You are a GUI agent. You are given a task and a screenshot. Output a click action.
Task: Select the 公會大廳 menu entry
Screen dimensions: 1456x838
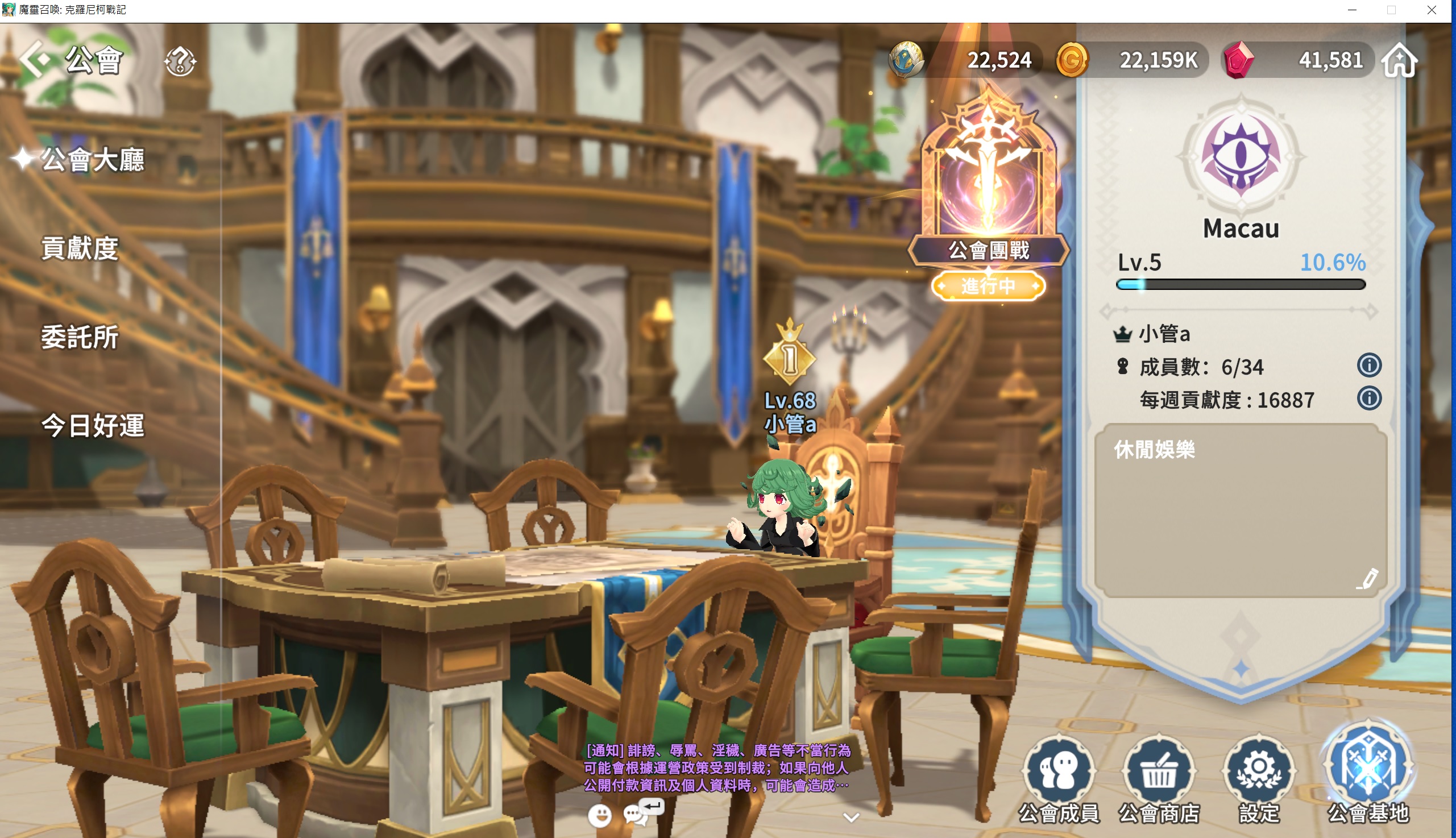click(92, 159)
